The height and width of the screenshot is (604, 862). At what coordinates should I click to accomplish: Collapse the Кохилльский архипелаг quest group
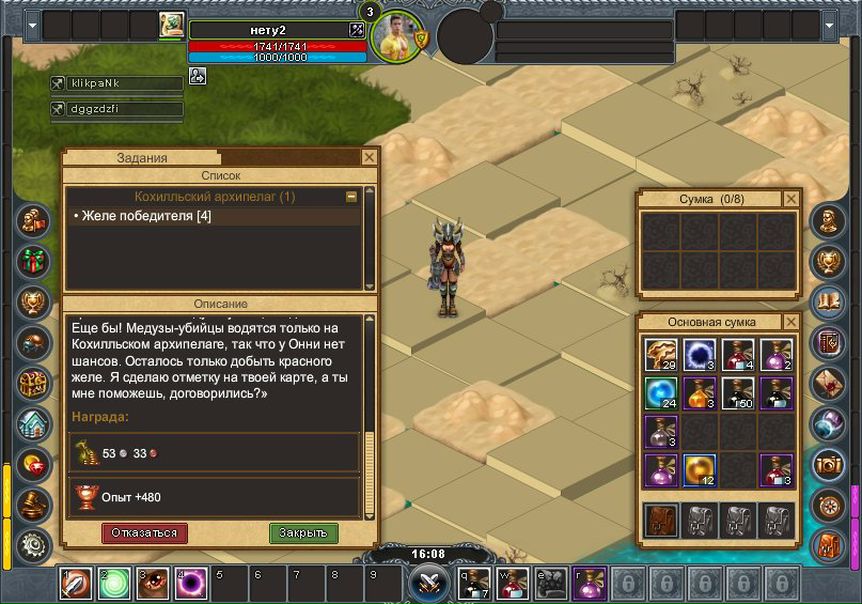point(351,197)
